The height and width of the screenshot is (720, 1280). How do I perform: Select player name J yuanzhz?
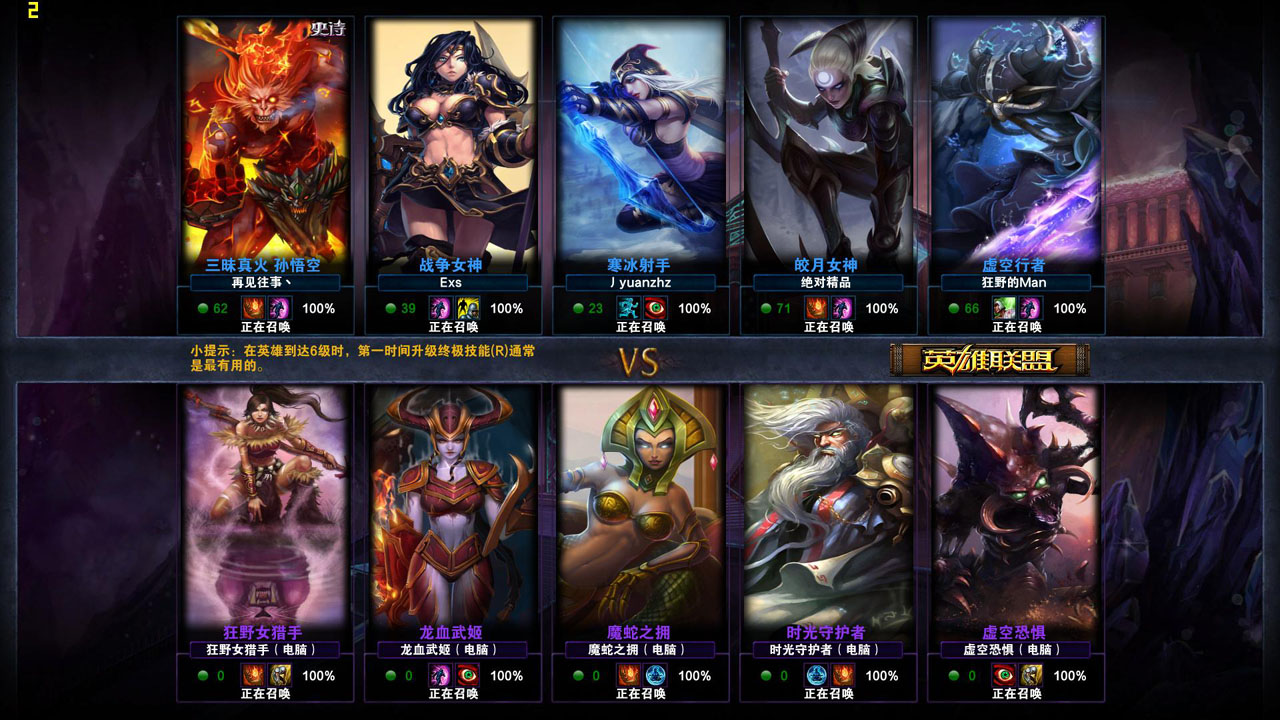[x=640, y=283]
